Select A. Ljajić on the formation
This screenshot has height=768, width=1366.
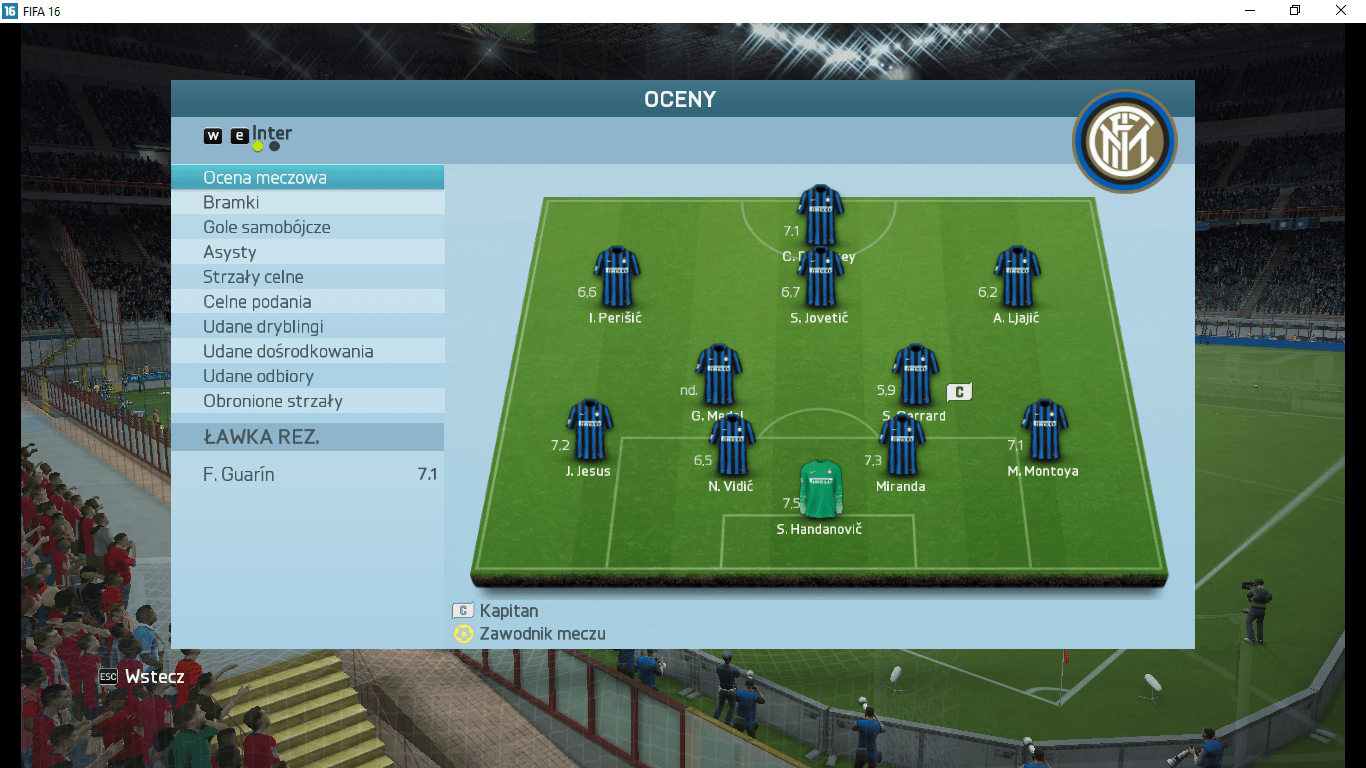[x=1017, y=277]
